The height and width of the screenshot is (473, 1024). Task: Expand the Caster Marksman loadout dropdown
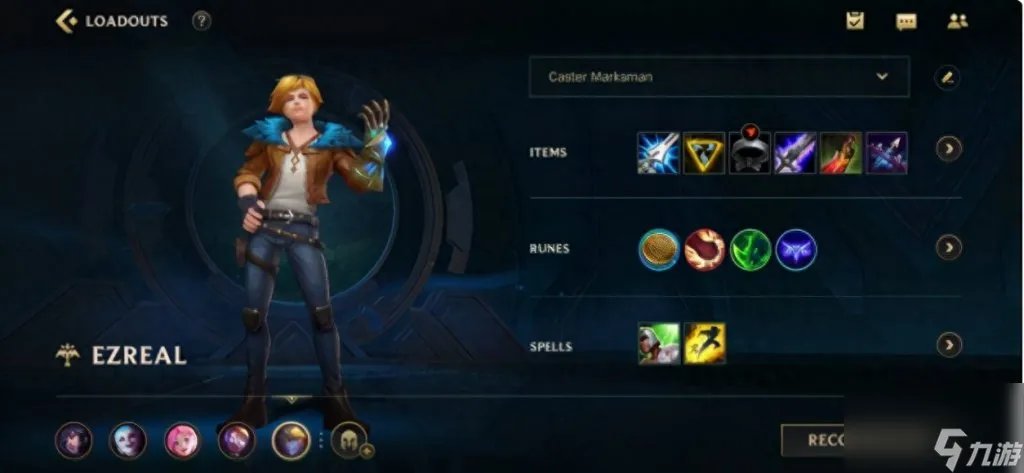click(x=881, y=76)
